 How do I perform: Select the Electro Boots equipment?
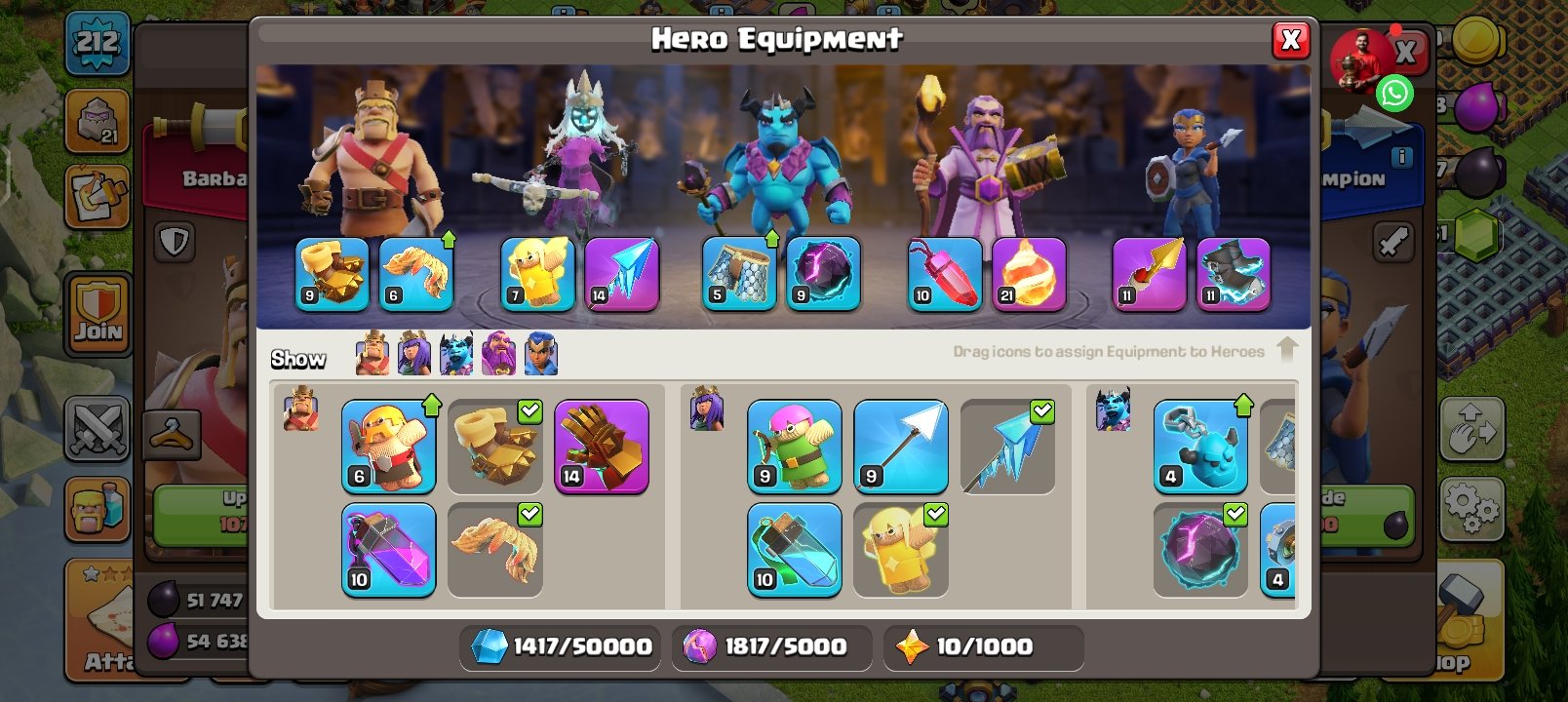(1234, 275)
